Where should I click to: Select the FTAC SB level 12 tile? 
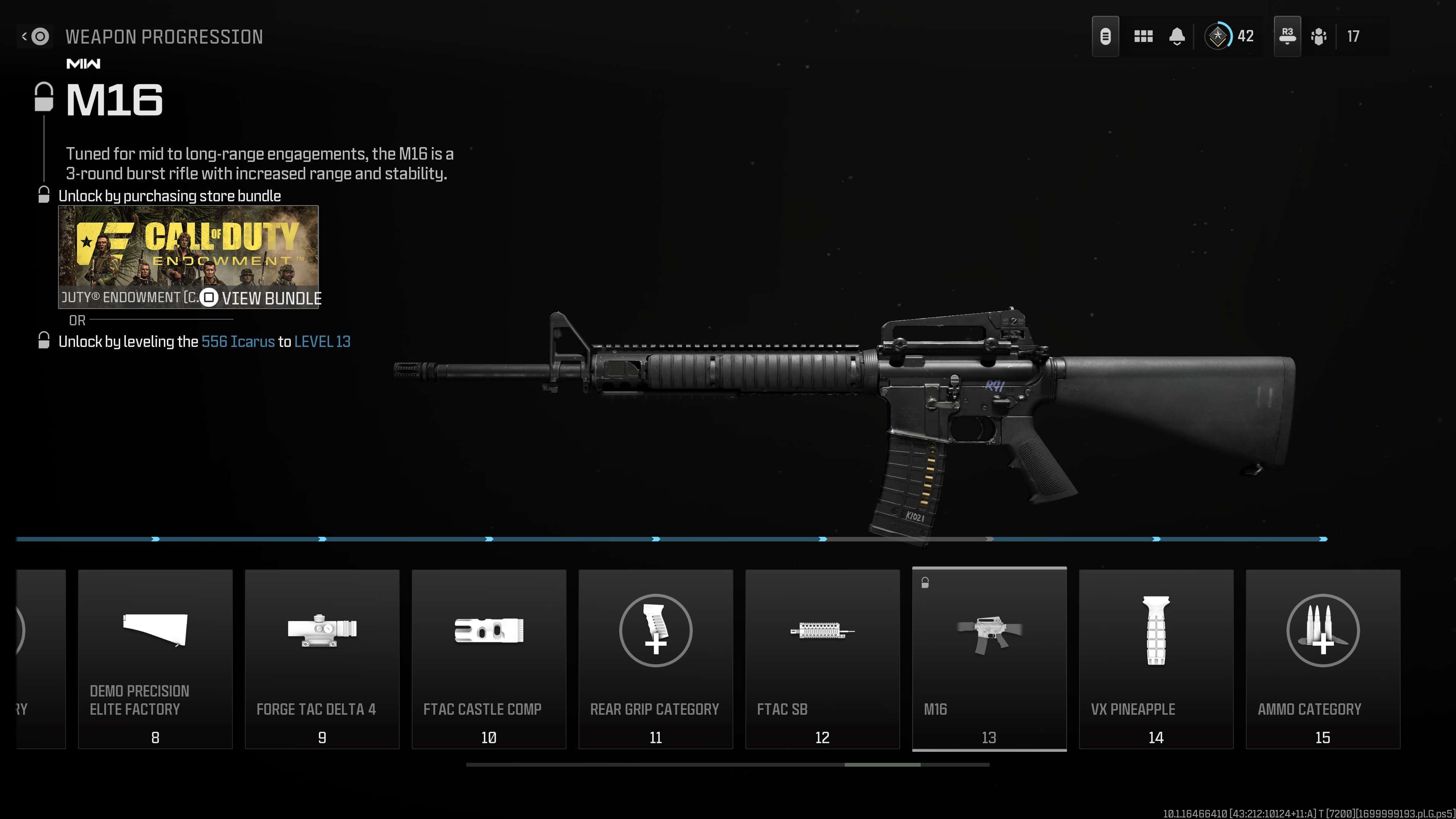(x=822, y=659)
